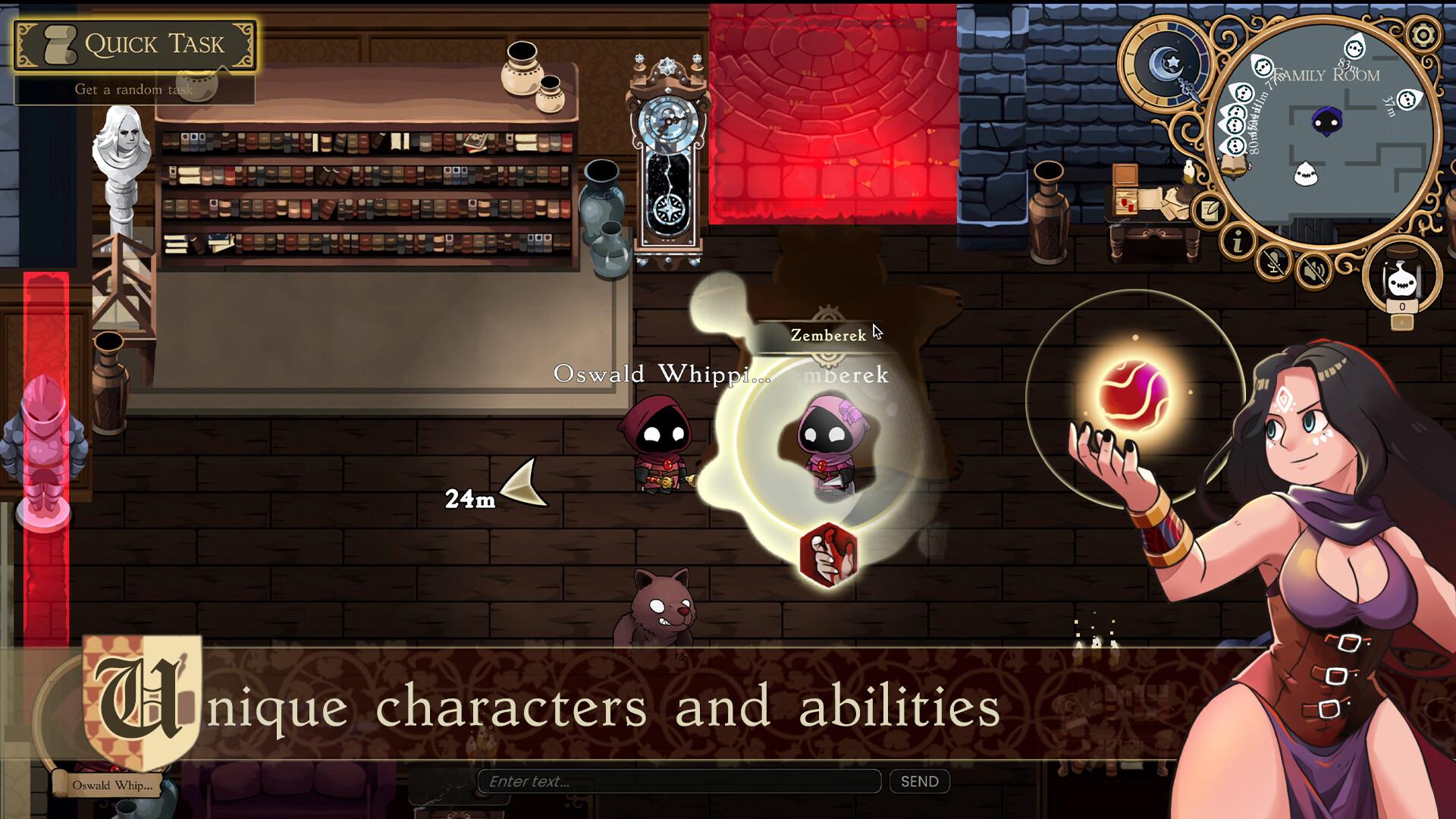Click the 83m ghost marker on the minimap
The width and height of the screenshot is (1456, 819).
[x=1354, y=49]
